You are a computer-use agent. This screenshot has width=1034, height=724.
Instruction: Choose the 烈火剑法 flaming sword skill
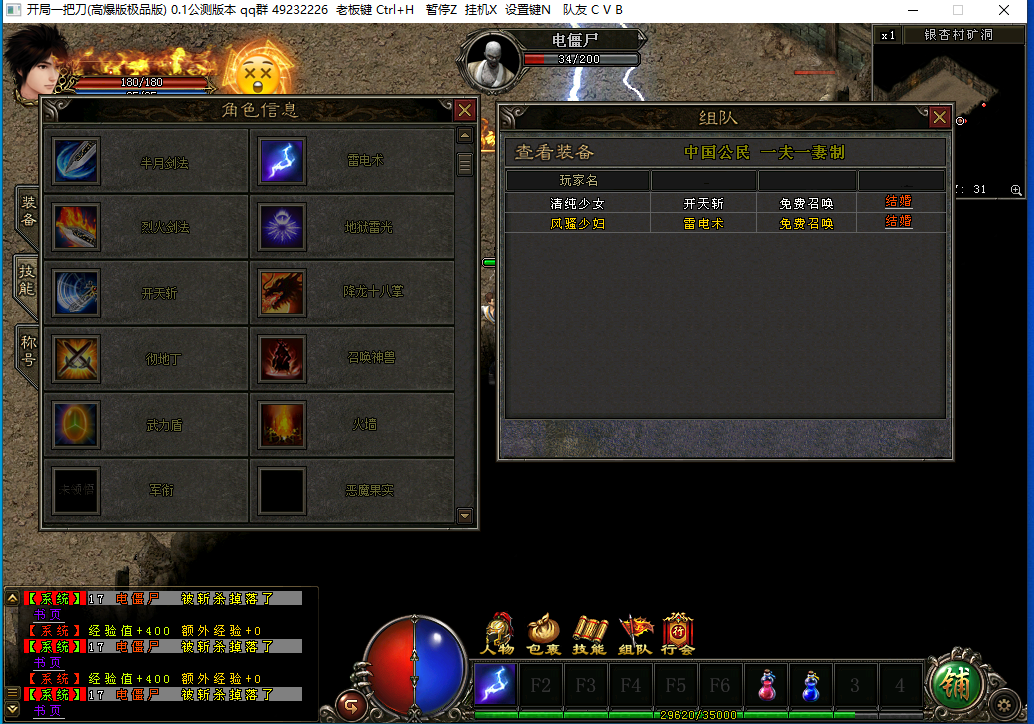(76, 227)
